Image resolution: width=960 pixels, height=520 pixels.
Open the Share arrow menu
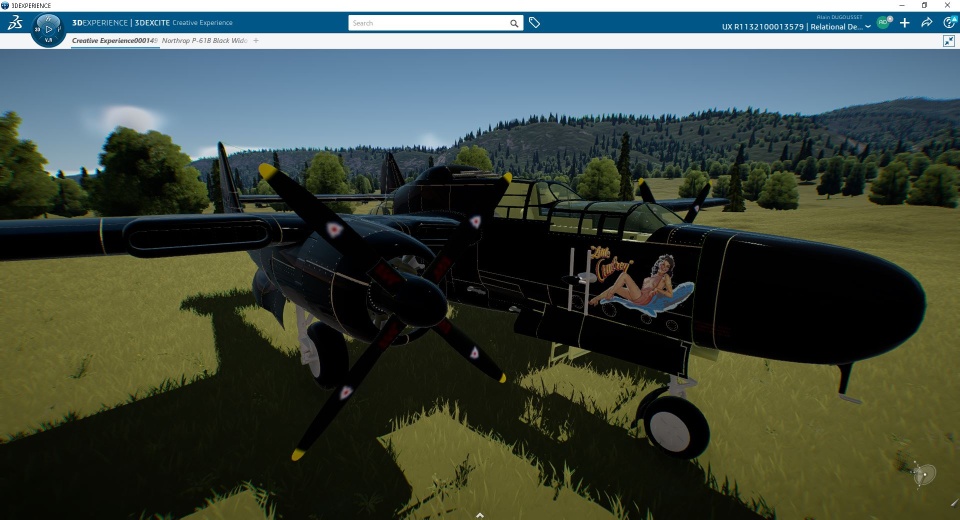(927, 23)
